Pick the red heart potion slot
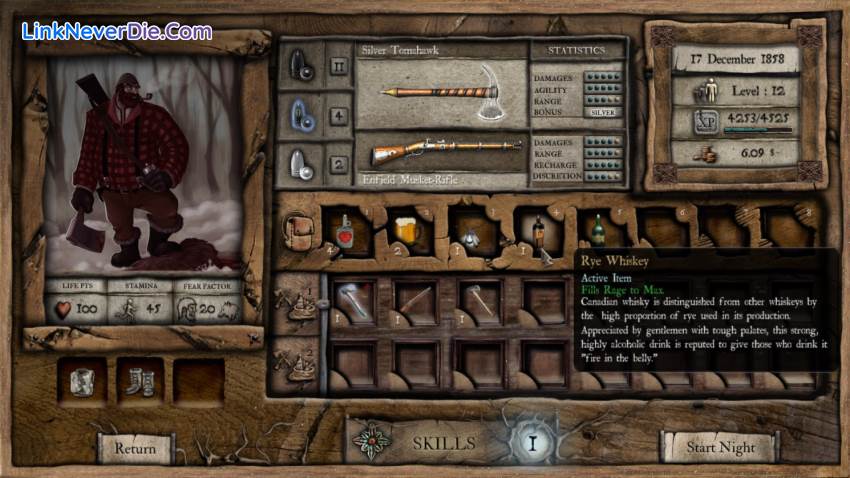Viewport: 850px width, 478px height. pos(342,234)
